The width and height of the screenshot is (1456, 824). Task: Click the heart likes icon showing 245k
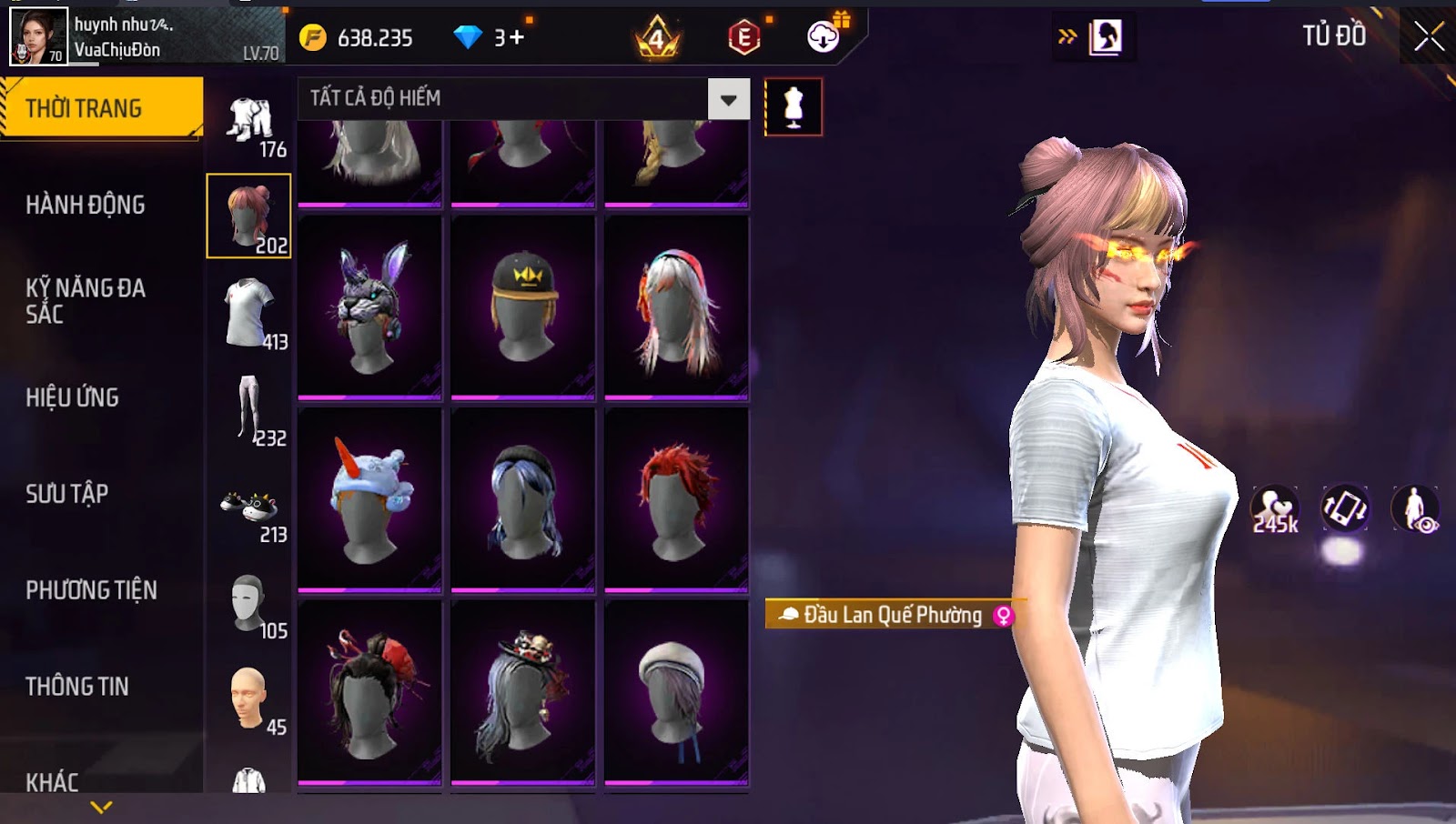pos(1274,509)
